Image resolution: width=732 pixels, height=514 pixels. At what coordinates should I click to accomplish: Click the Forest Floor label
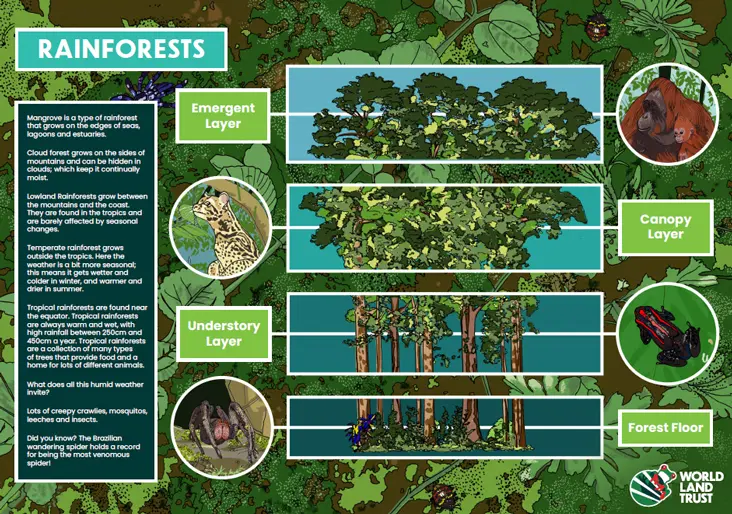click(x=665, y=428)
